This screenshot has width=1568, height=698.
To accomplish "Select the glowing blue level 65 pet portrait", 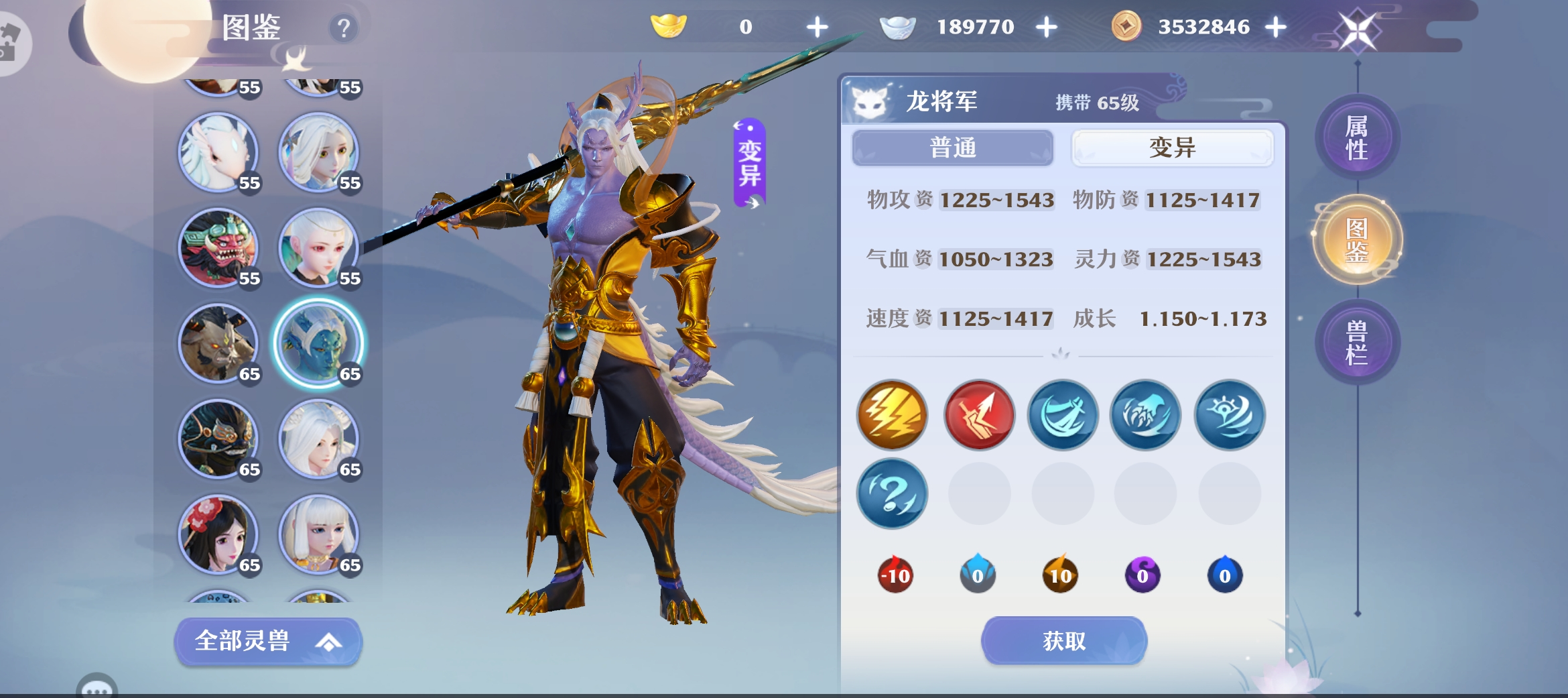I will (x=320, y=345).
